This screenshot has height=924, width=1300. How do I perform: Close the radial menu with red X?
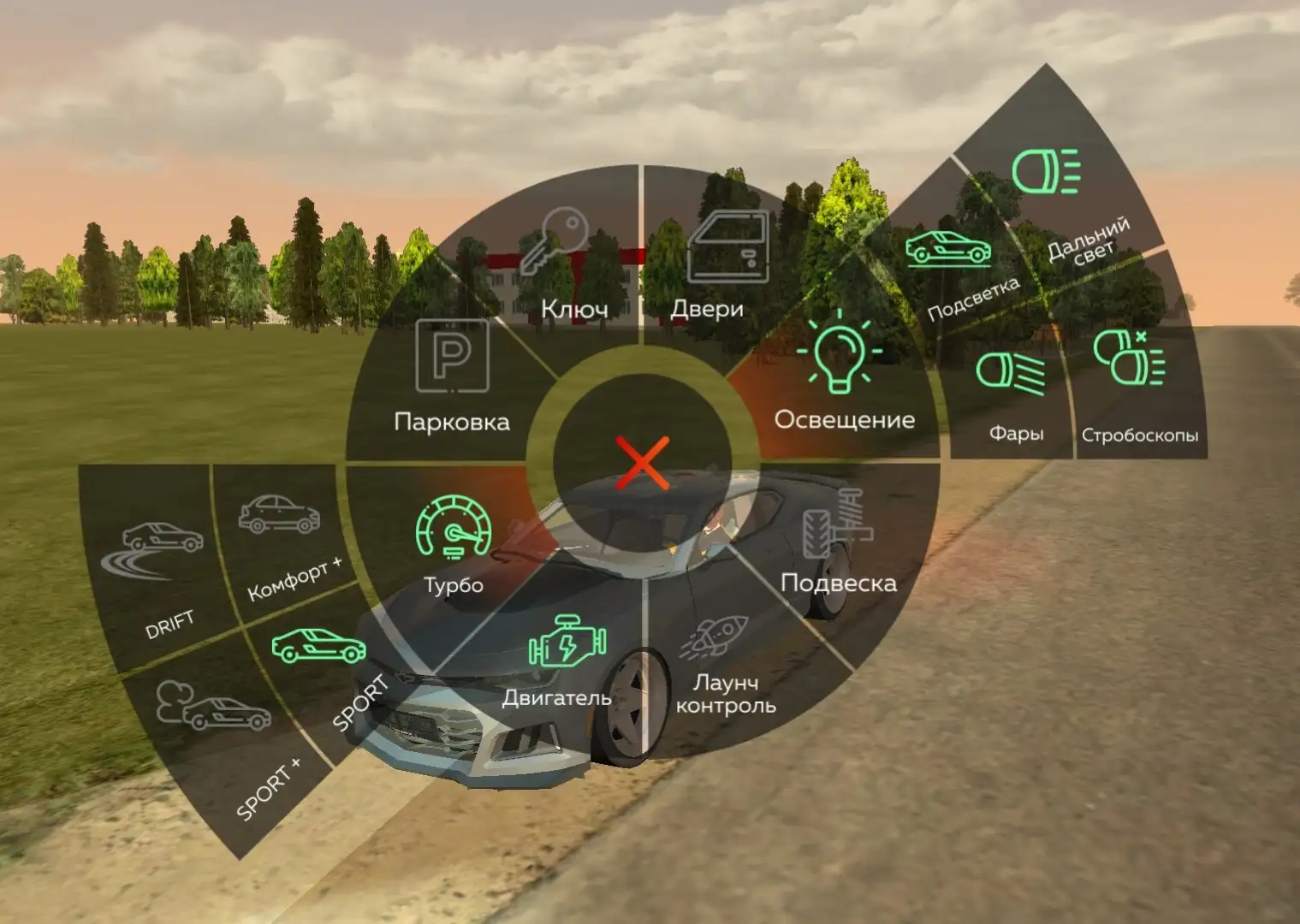642,462
